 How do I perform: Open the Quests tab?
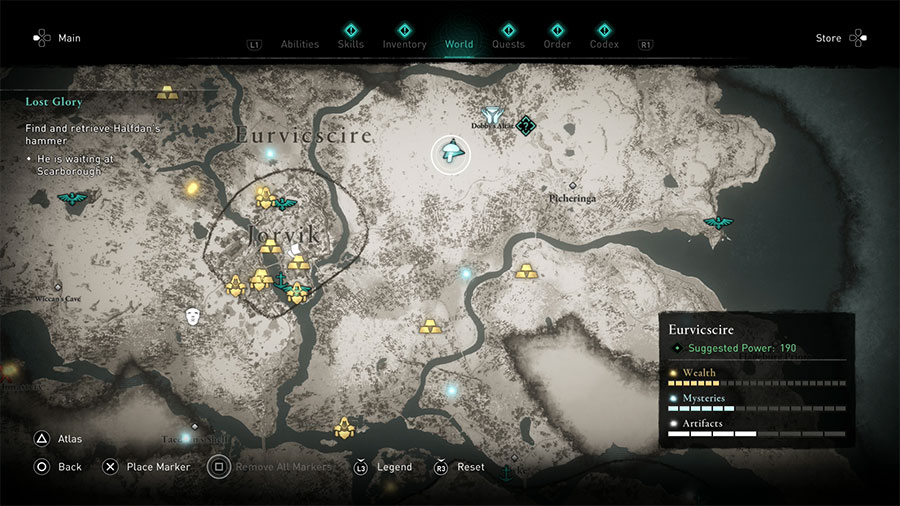(508, 44)
